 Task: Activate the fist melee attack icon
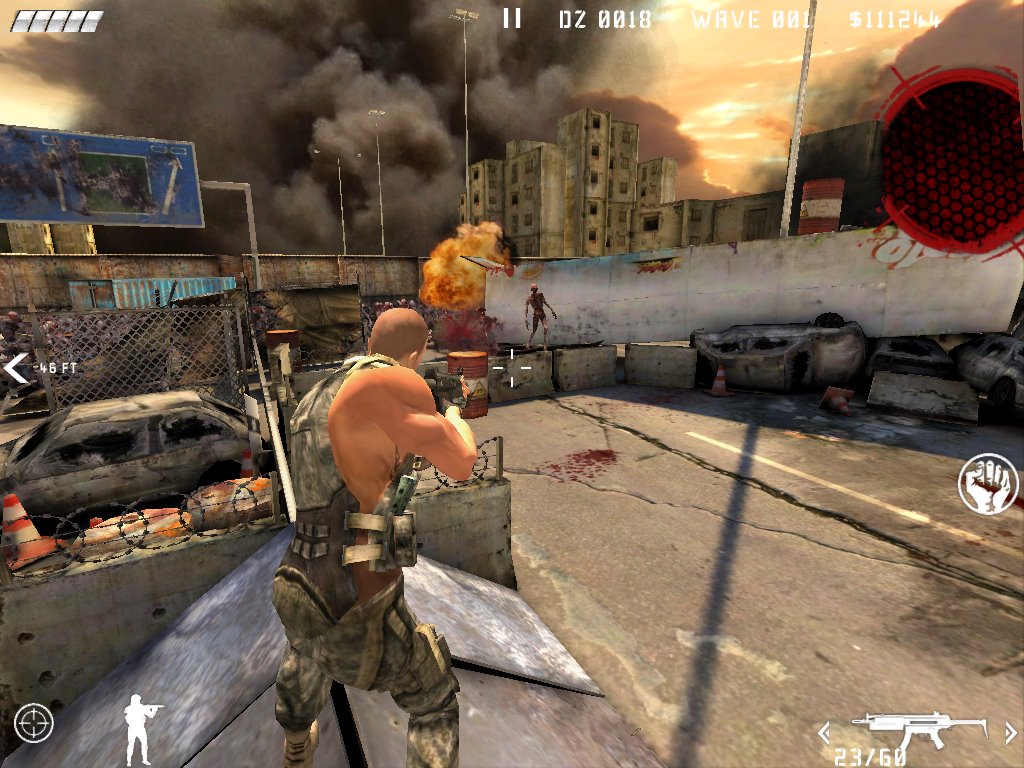(x=988, y=484)
